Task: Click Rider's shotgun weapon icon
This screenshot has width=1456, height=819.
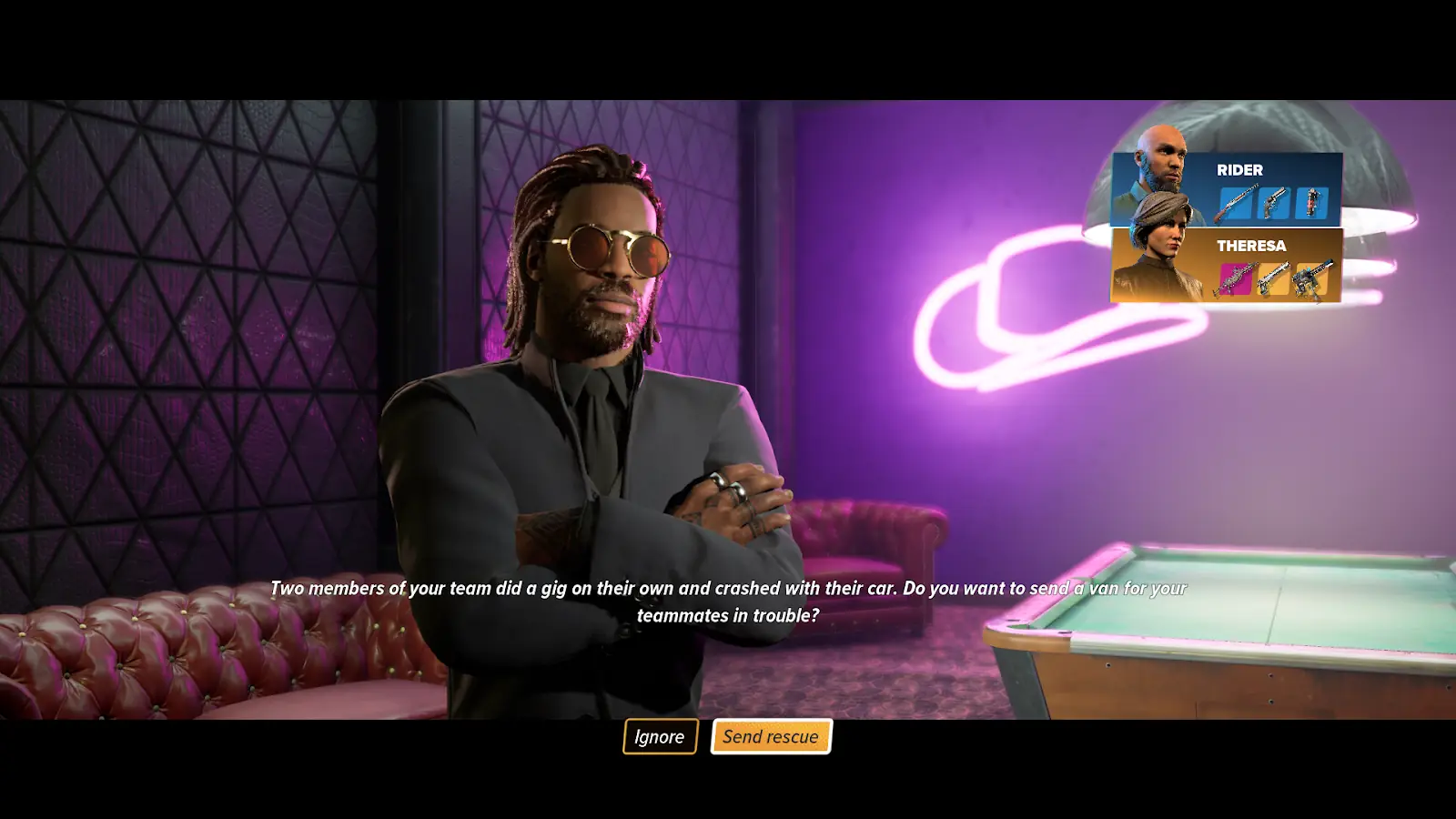Action: click(1235, 203)
